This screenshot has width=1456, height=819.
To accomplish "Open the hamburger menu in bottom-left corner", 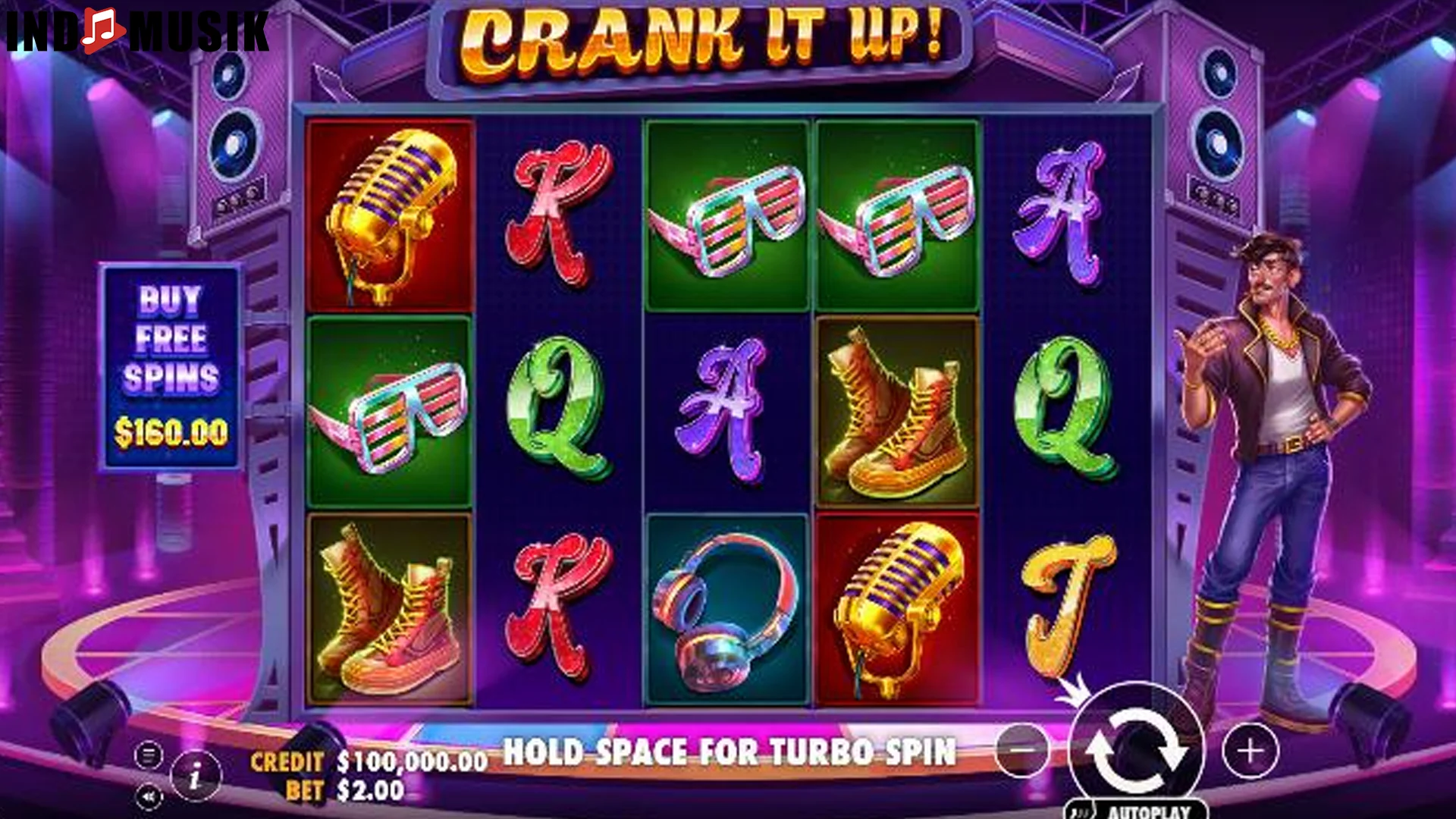I will point(149,753).
